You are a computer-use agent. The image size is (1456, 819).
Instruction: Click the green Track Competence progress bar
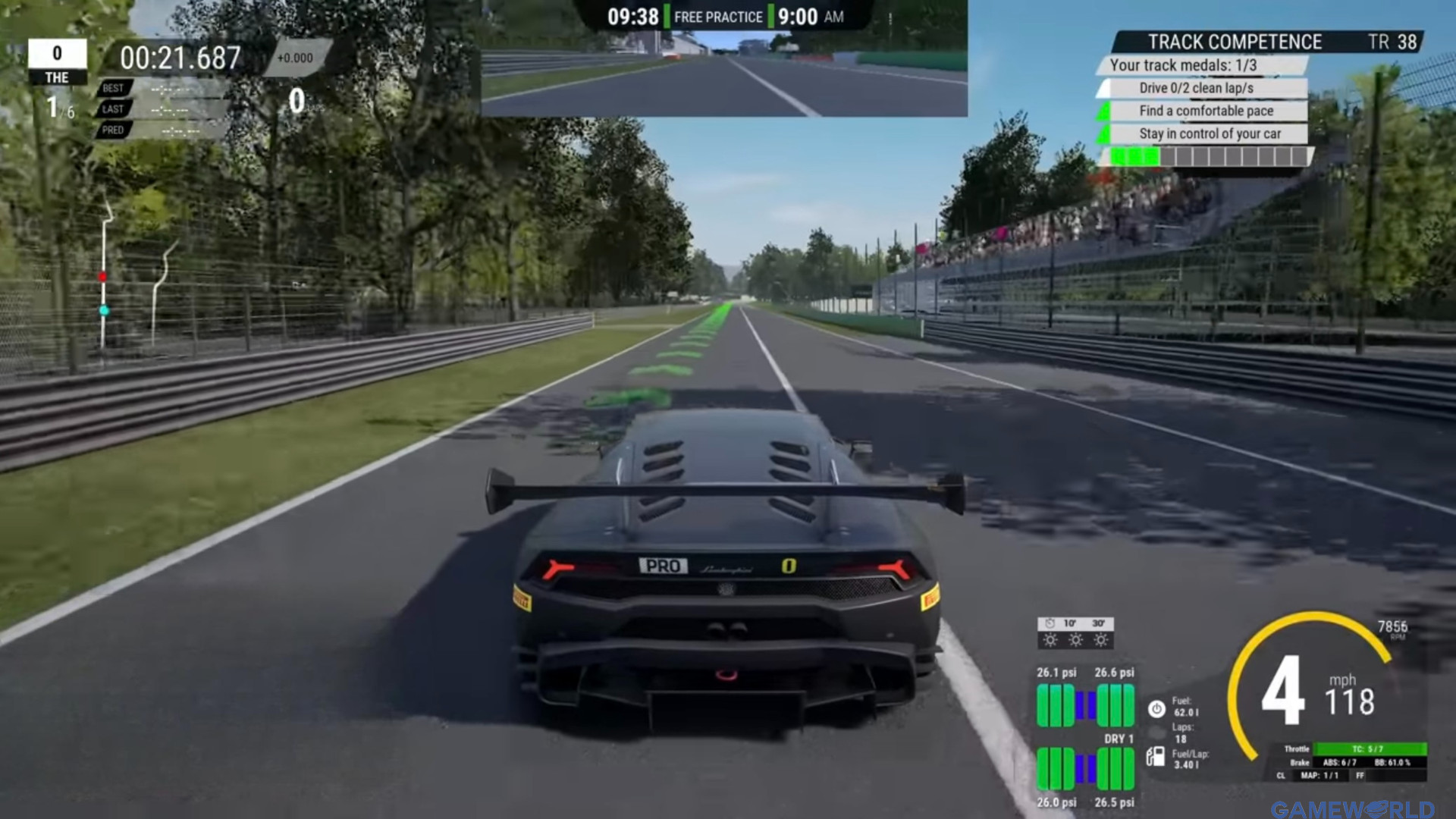click(x=1135, y=156)
